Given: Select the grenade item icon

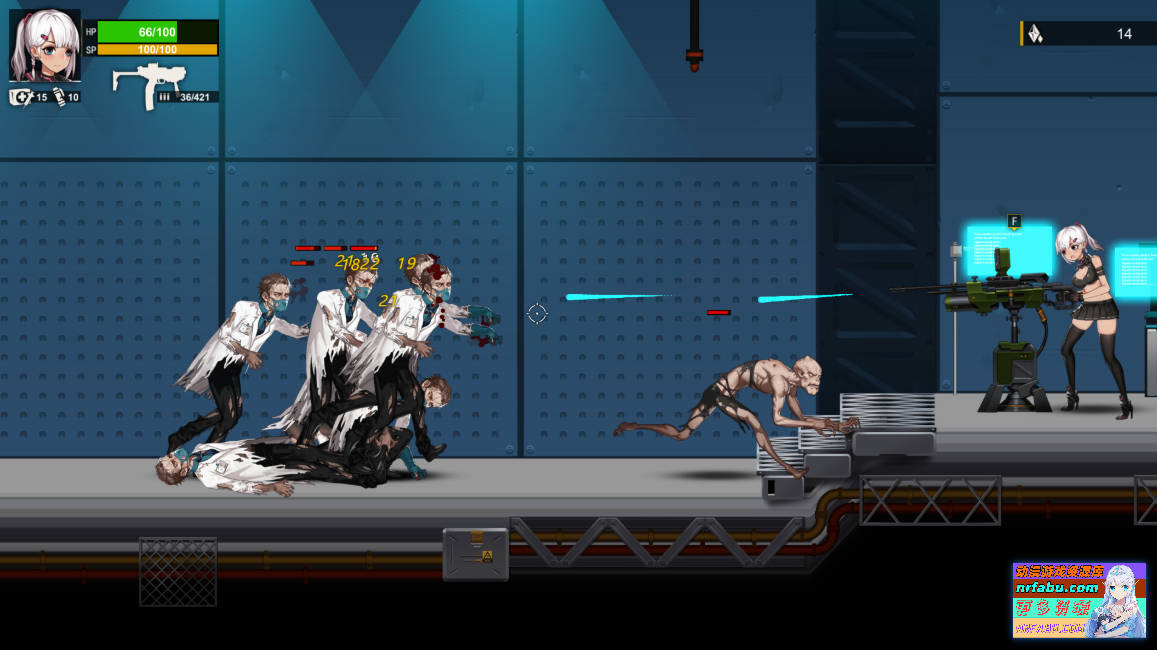Looking at the screenshot, I should (58, 97).
